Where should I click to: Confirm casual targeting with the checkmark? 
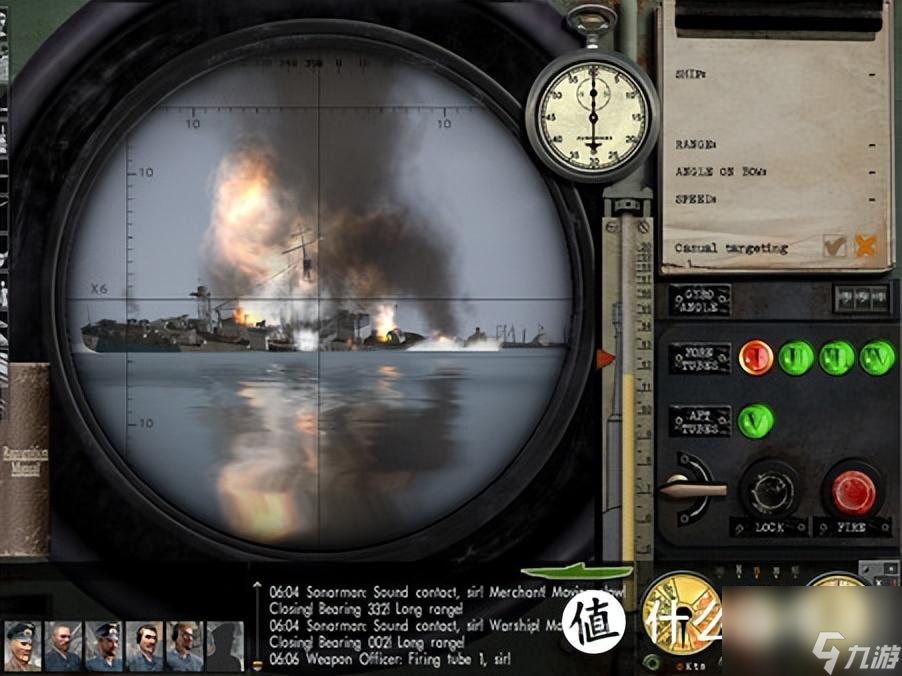pyautogui.click(x=834, y=246)
